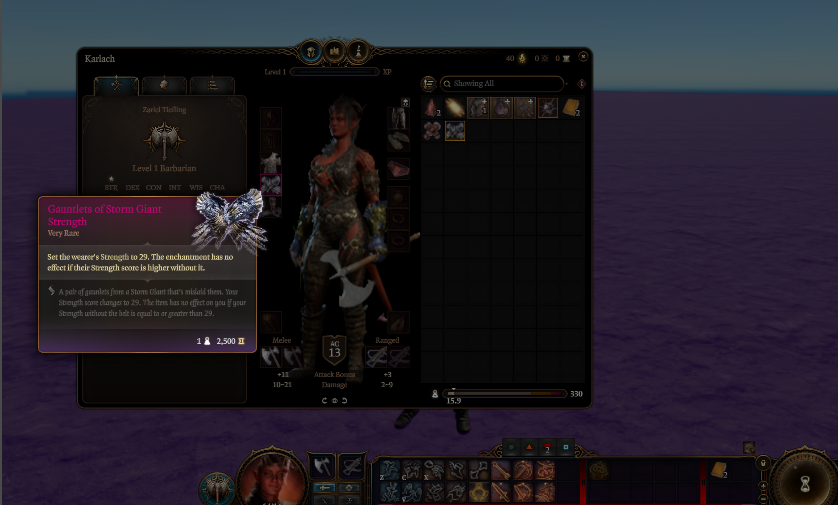Click the inventory search field
The width and height of the screenshot is (838, 505).
501,84
